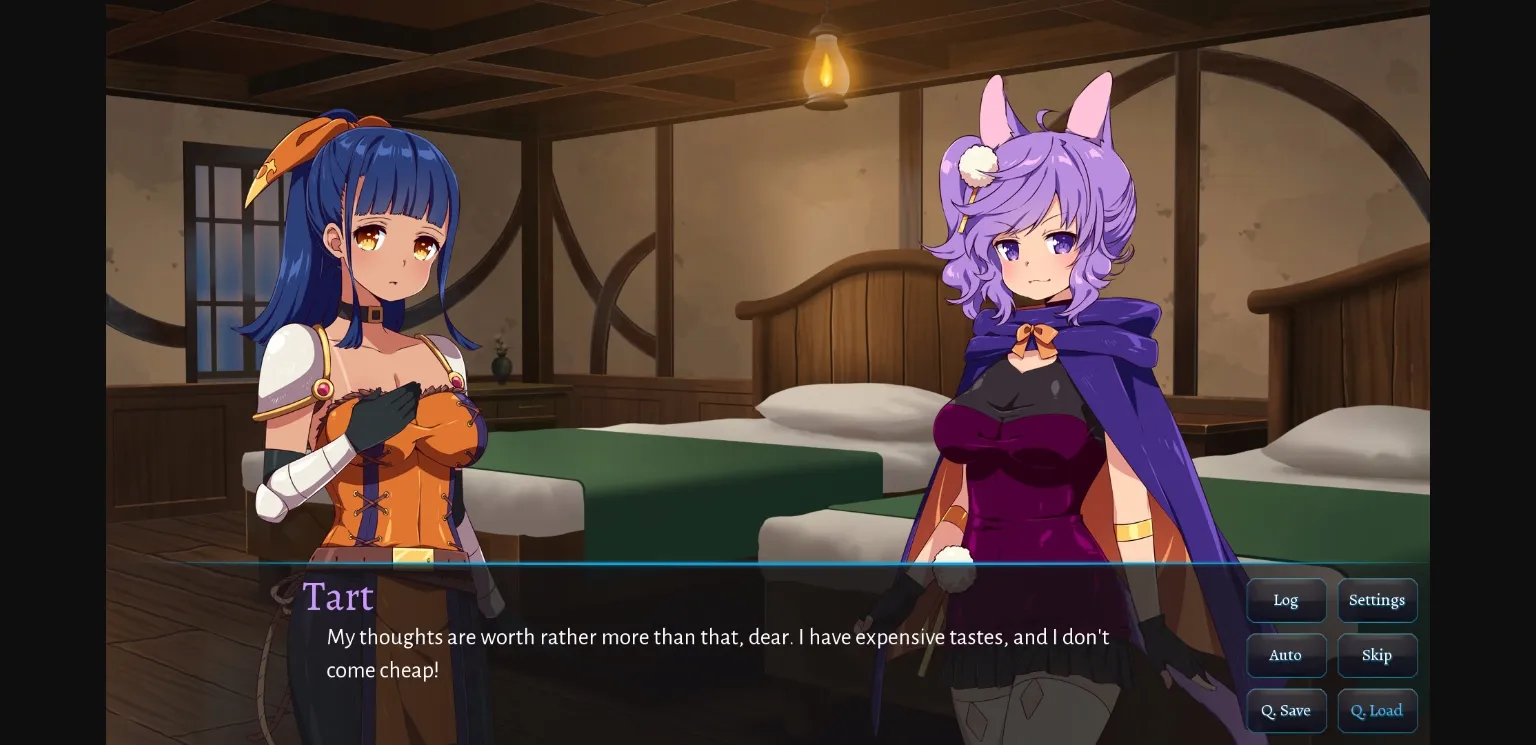Open the Settings menu
Screen dimensions: 1536x745
pyautogui.click(x=1377, y=600)
